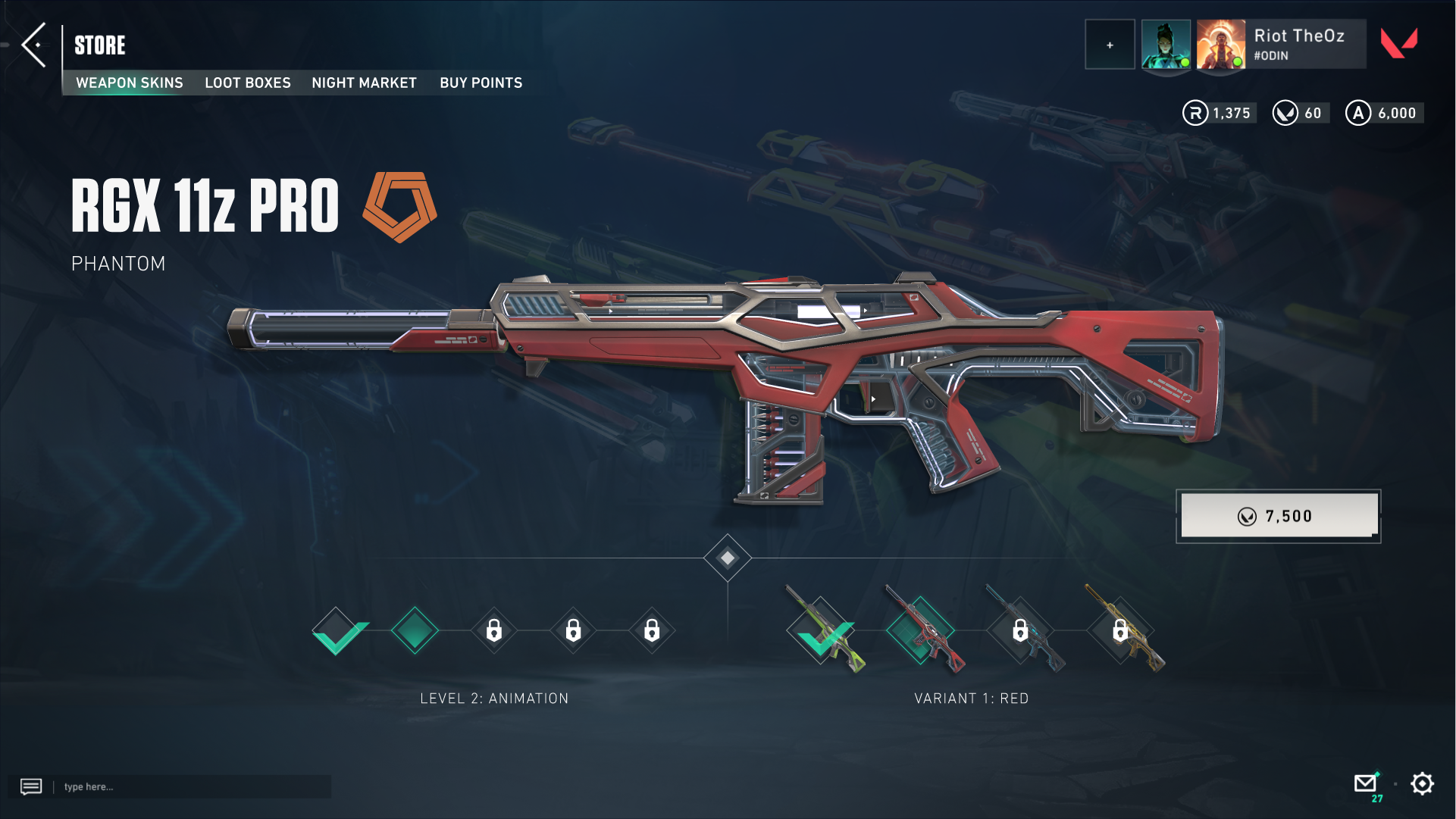Go back using the arrow button
Viewport: 1456px width, 819px height.
tap(34, 45)
